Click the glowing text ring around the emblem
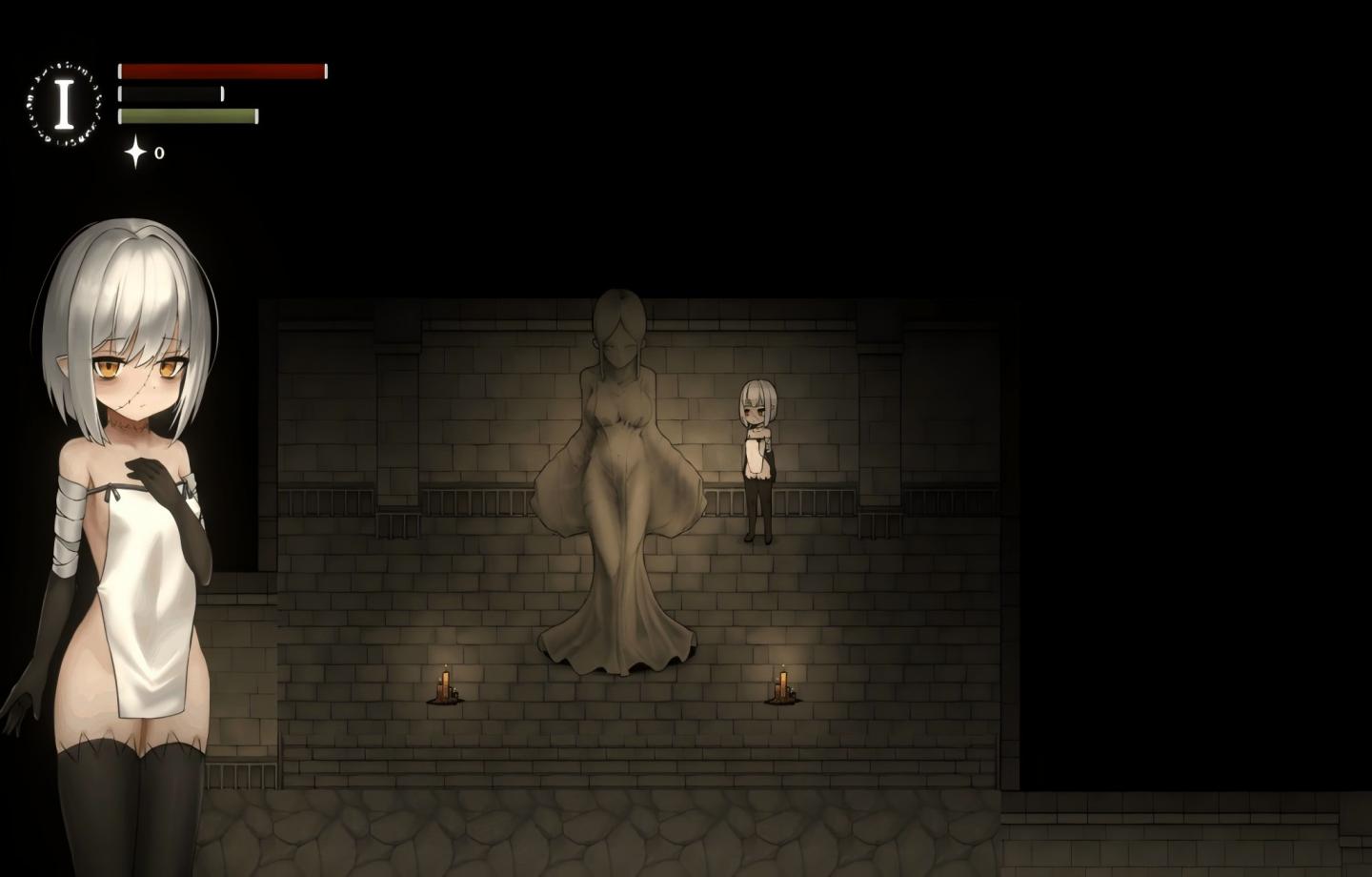Viewport: 1372px width, 877px height. [64, 67]
